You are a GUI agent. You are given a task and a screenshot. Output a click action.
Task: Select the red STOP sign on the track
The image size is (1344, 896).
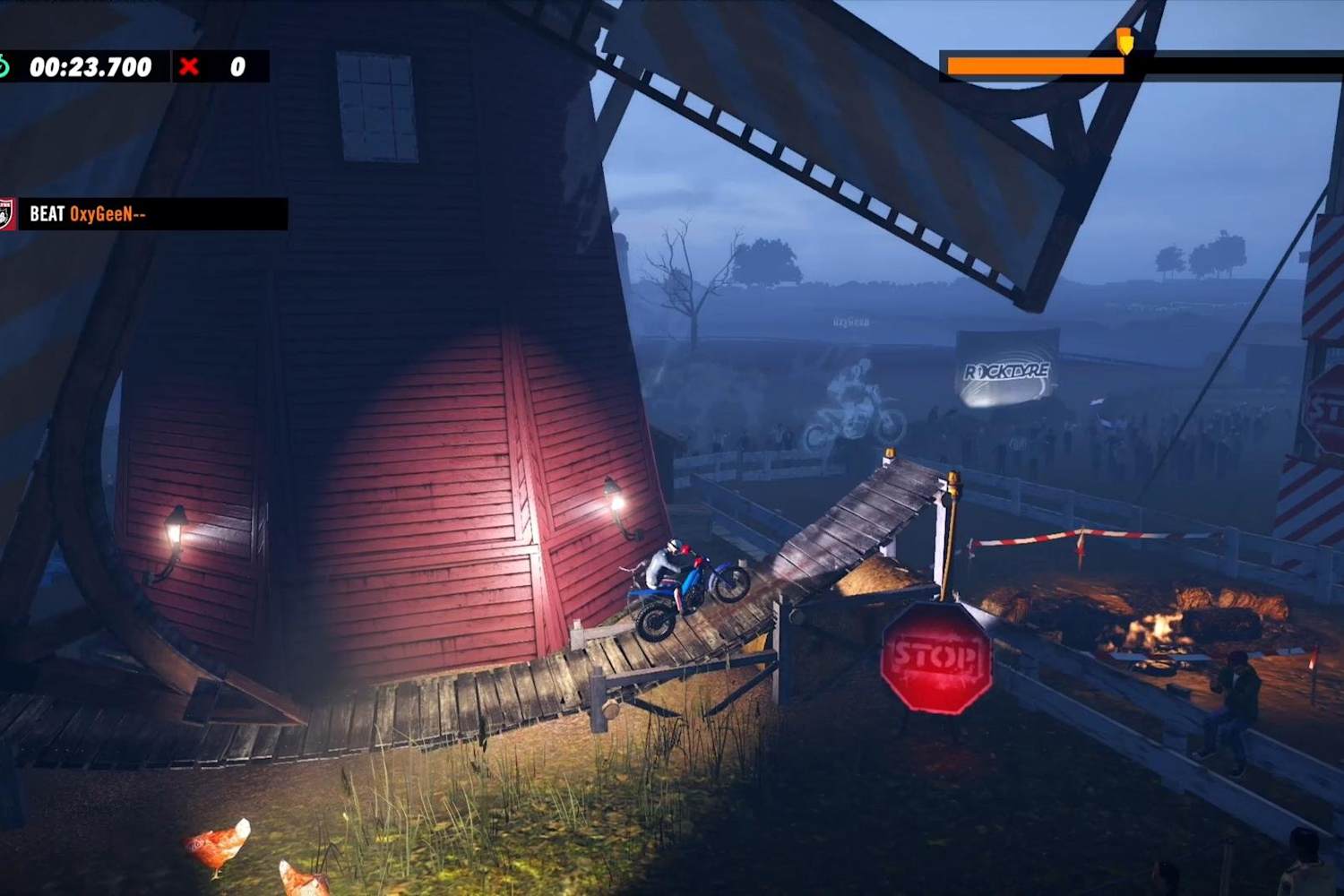point(937,659)
